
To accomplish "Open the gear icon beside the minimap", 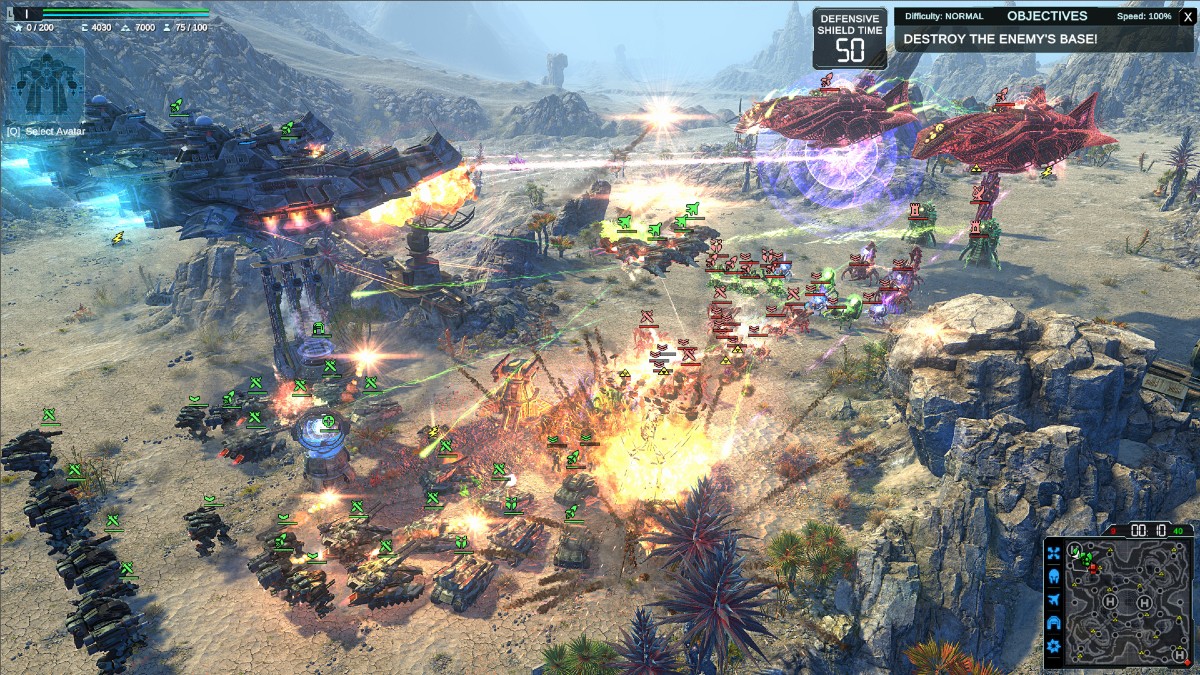I will pyautogui.click(x=1053, y=646).
